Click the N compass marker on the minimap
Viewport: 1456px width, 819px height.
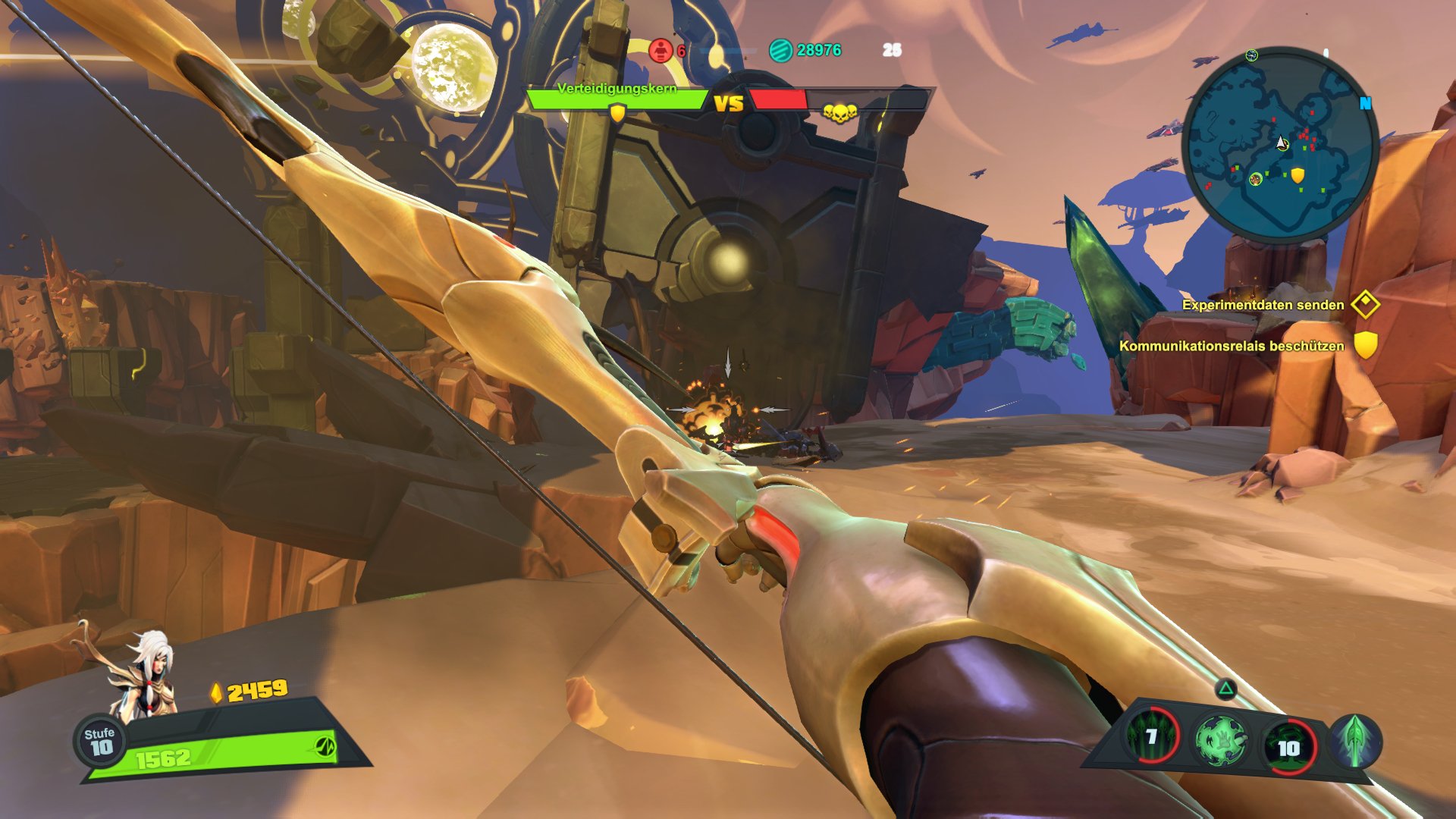[1367, 101]
